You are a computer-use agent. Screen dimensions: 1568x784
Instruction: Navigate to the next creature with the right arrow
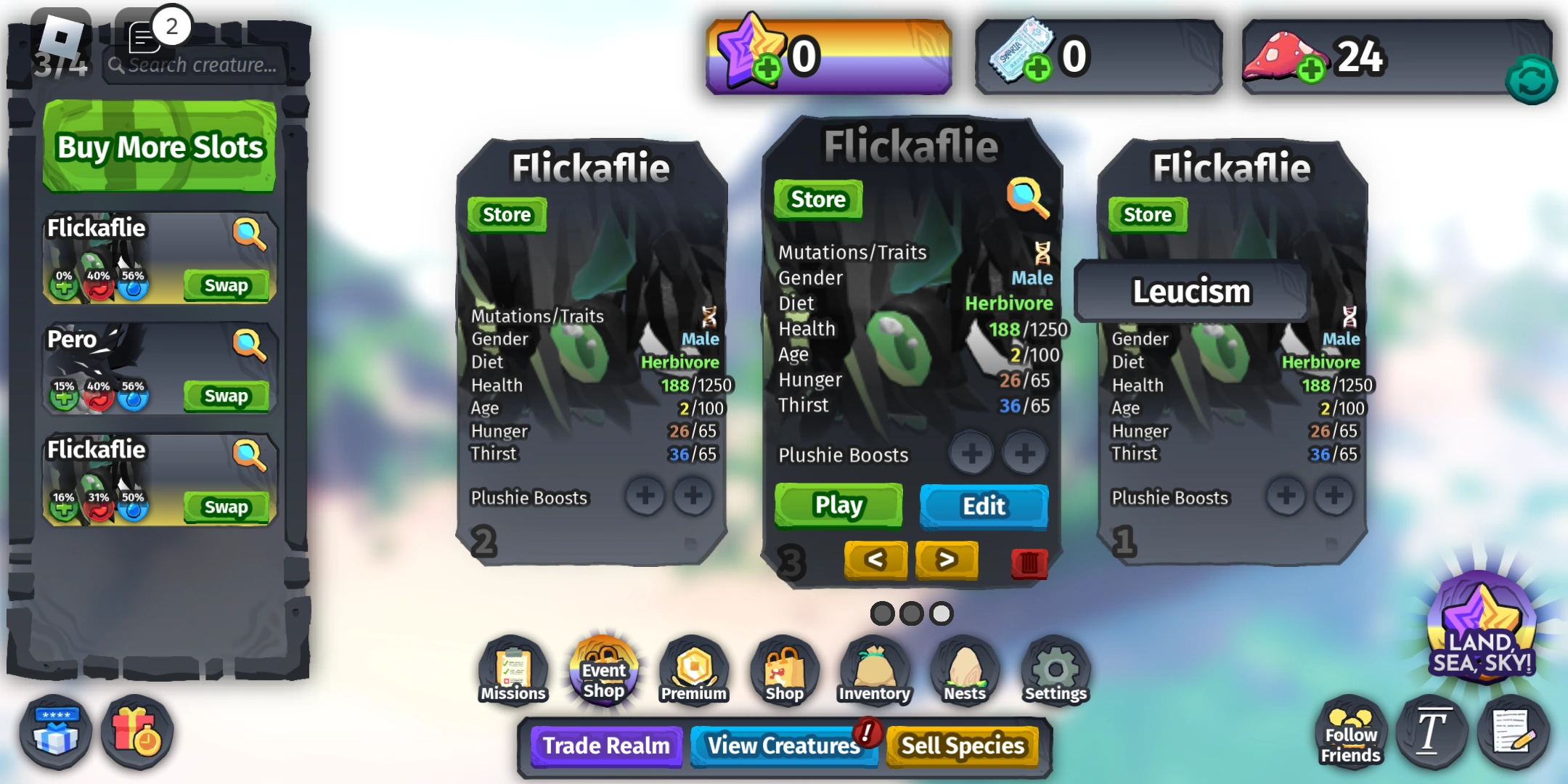947,560
